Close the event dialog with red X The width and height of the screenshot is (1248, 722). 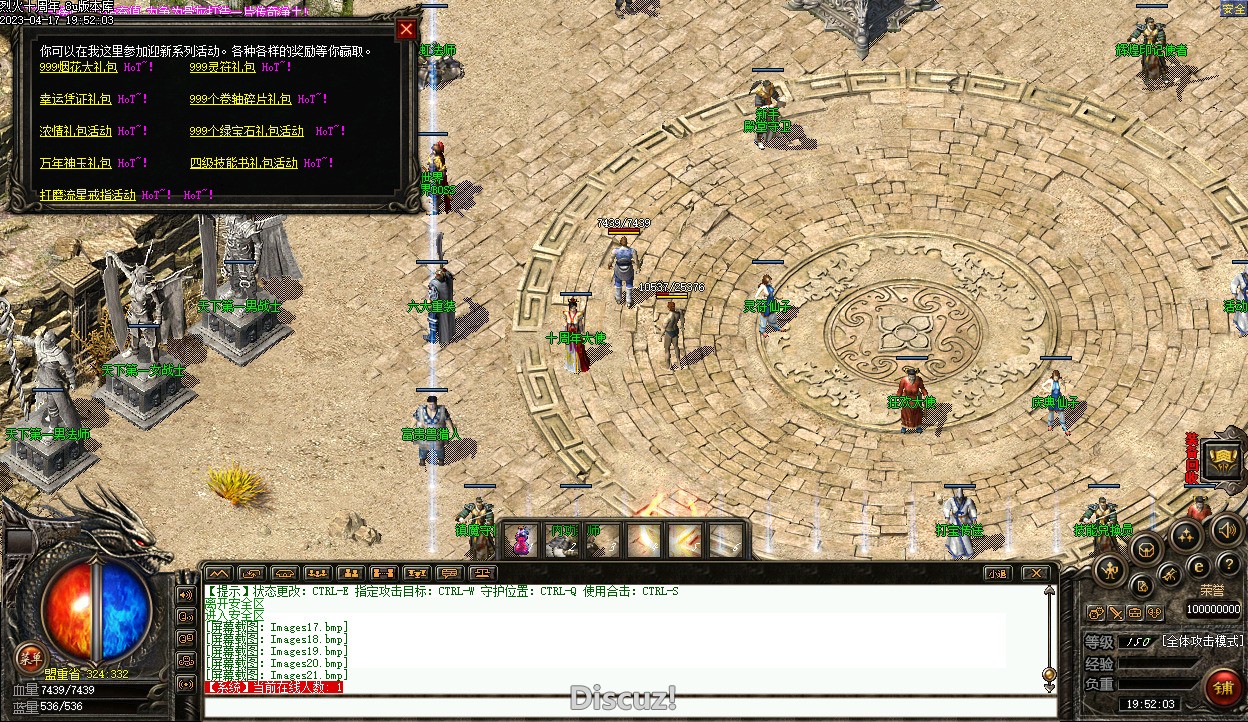(406, 29)
